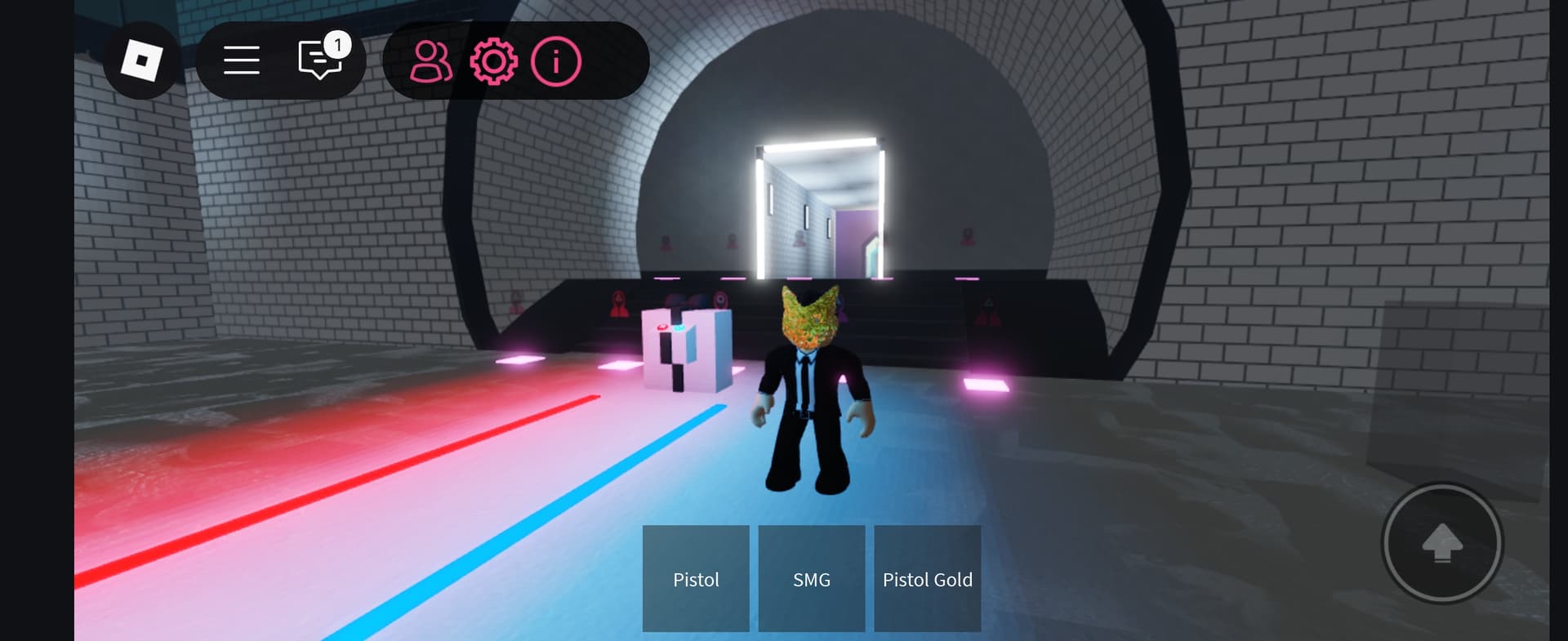This screenshot has height=641, width=1568.
Task: Select the SMG hotbar slot
Action: 811,579
